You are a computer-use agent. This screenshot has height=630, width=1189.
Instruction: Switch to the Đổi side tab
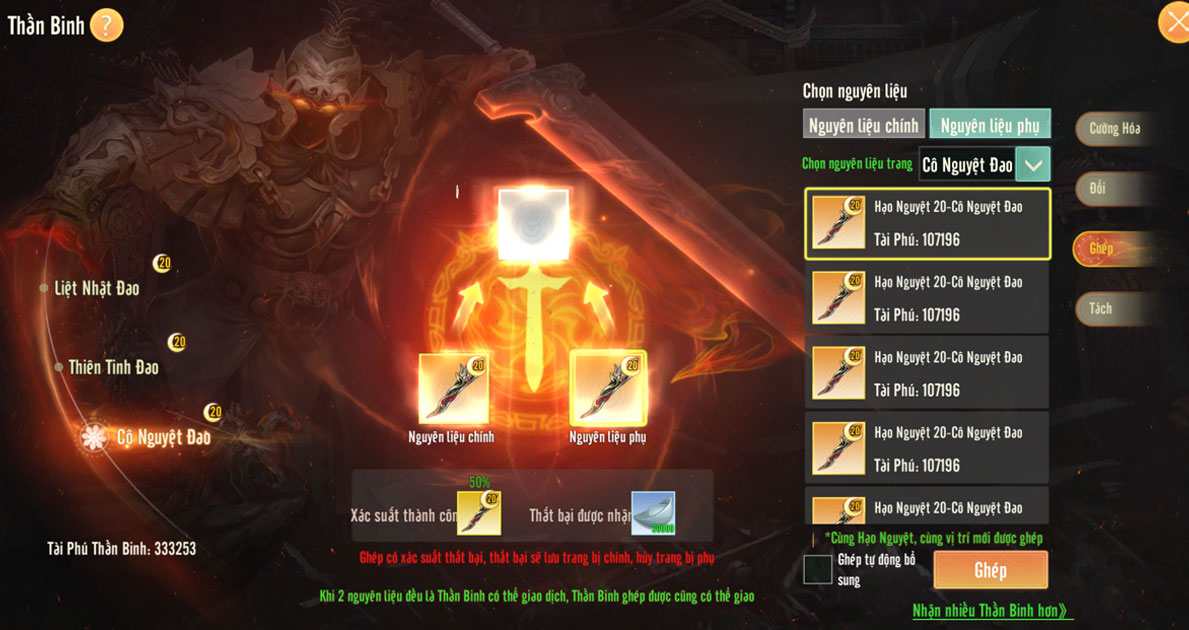coord(1100,189)
